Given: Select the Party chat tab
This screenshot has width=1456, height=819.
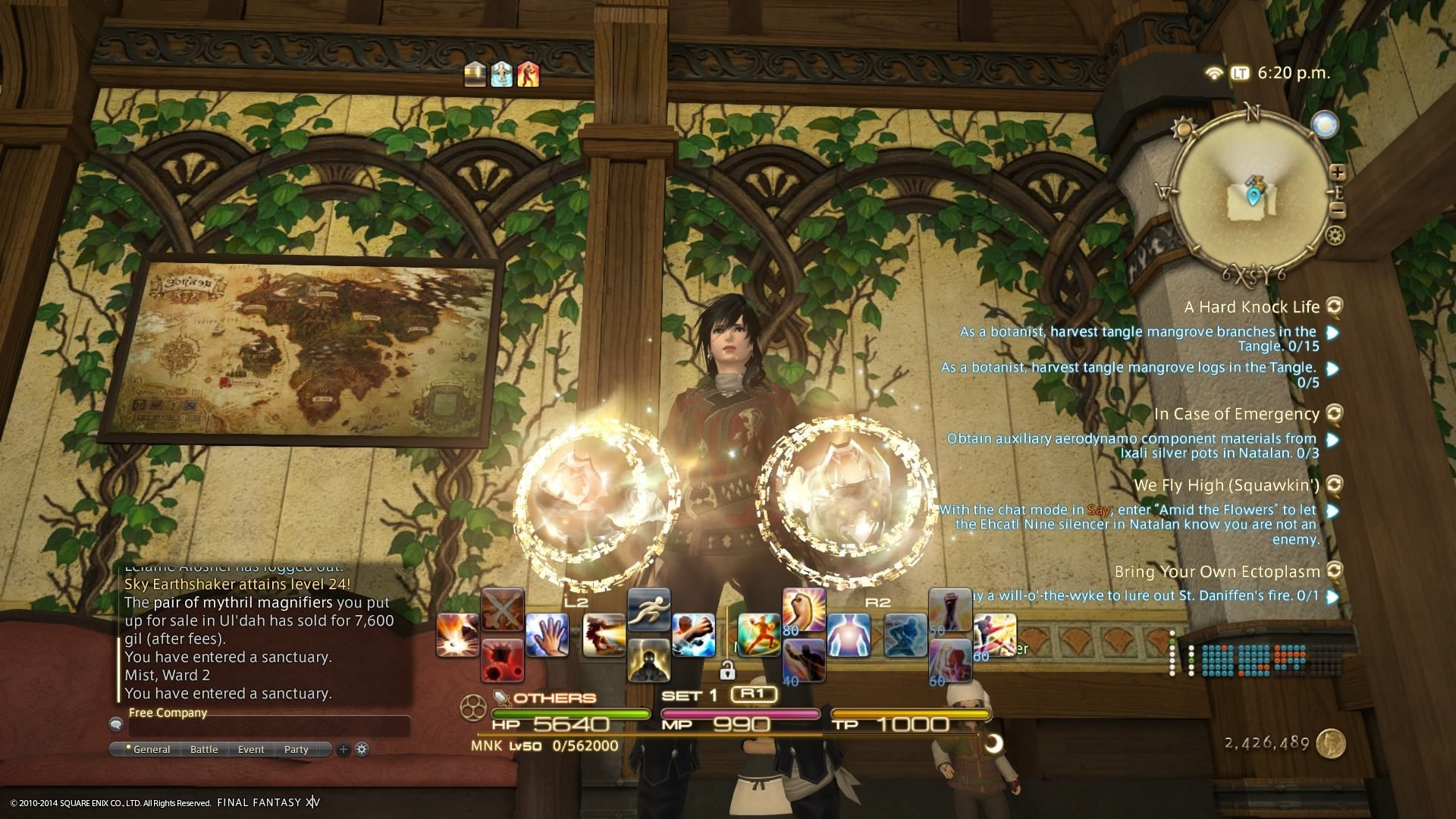Looking at the screenshot, I should [x=297, y=749].
